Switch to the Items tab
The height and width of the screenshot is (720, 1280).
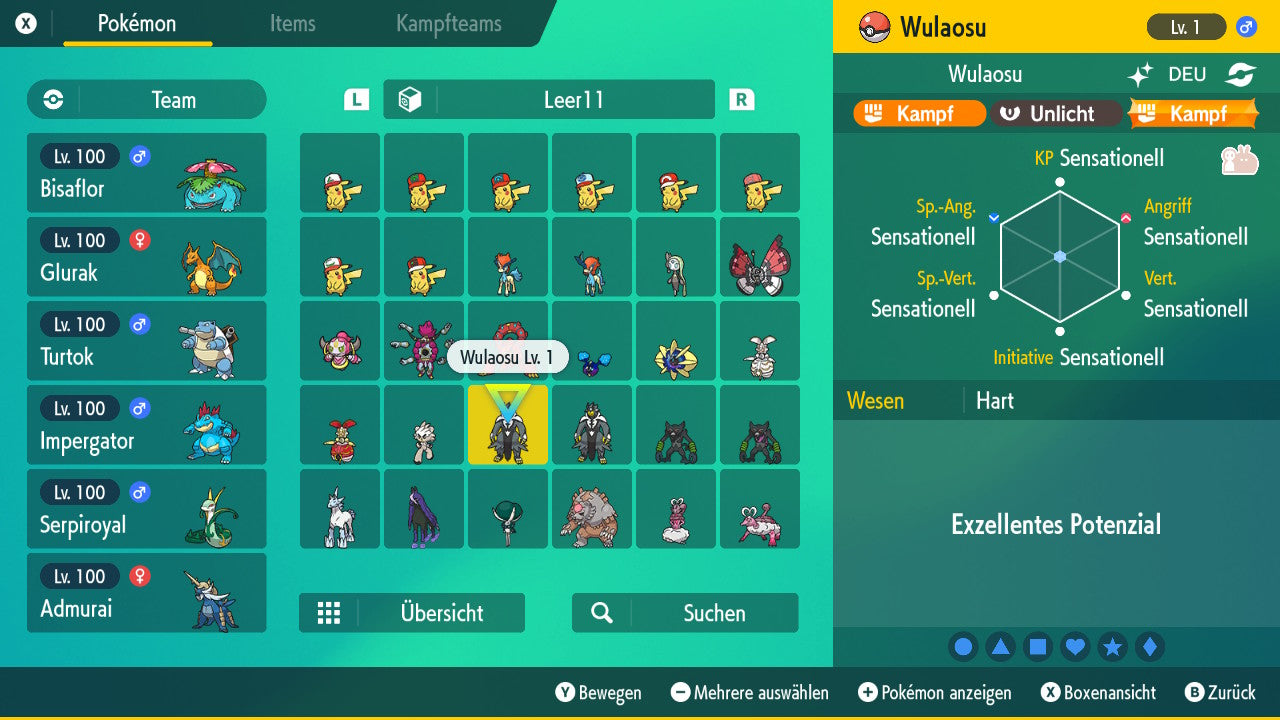[292, 24]
